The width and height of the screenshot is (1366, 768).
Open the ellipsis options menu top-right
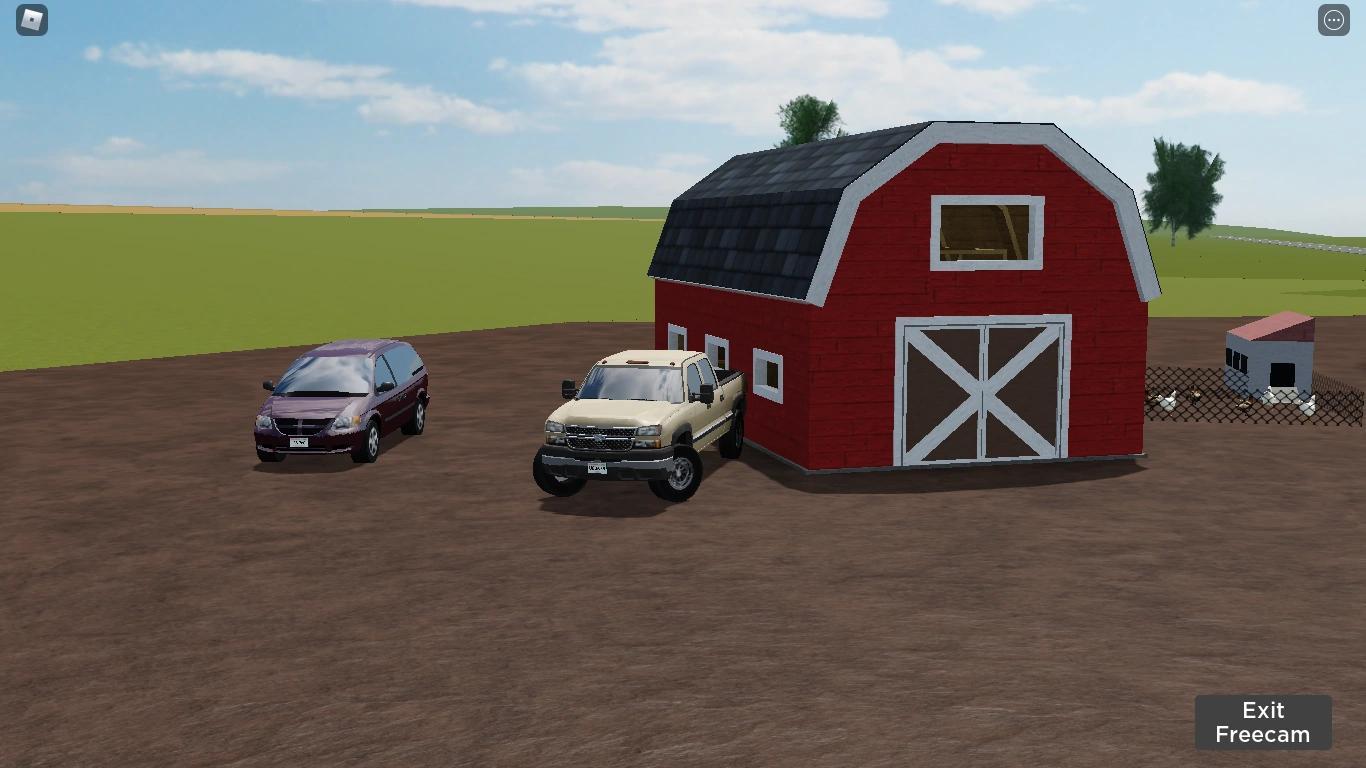coord(1333,20)
